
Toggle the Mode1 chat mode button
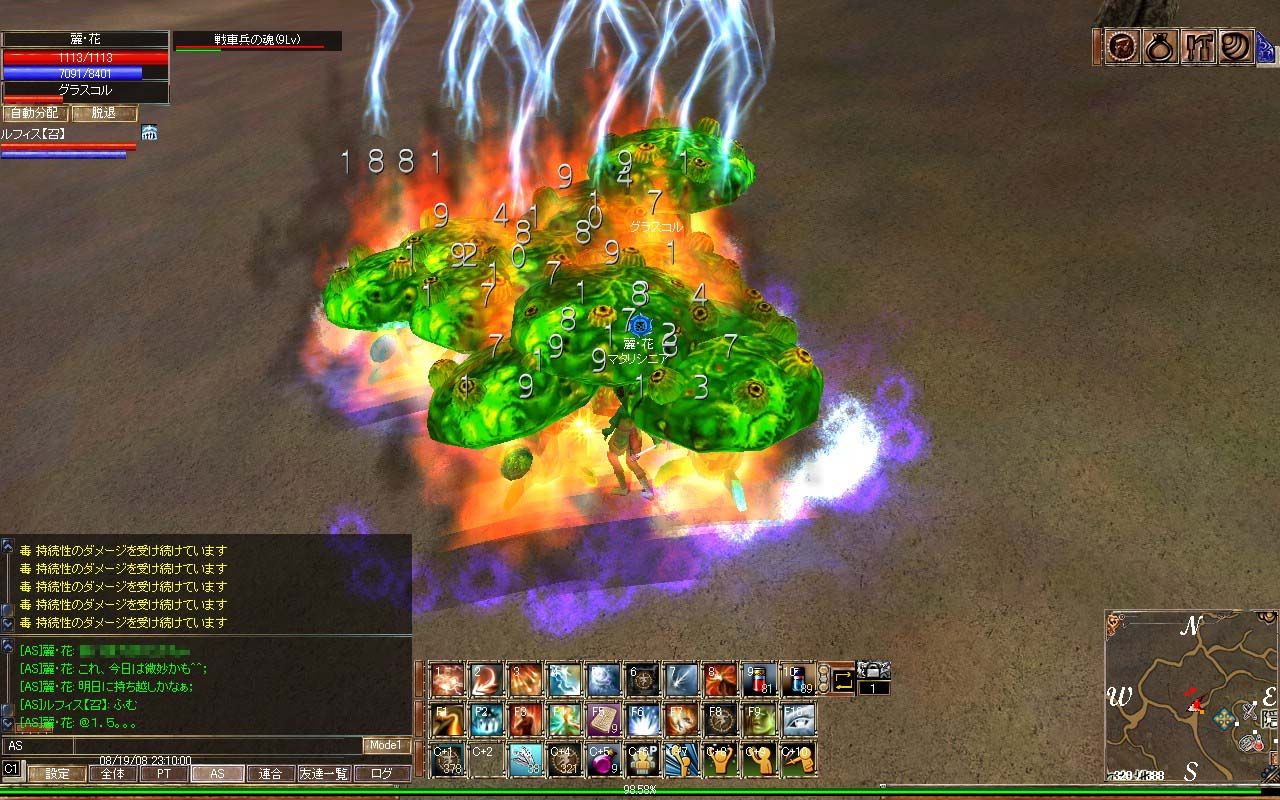385,745
